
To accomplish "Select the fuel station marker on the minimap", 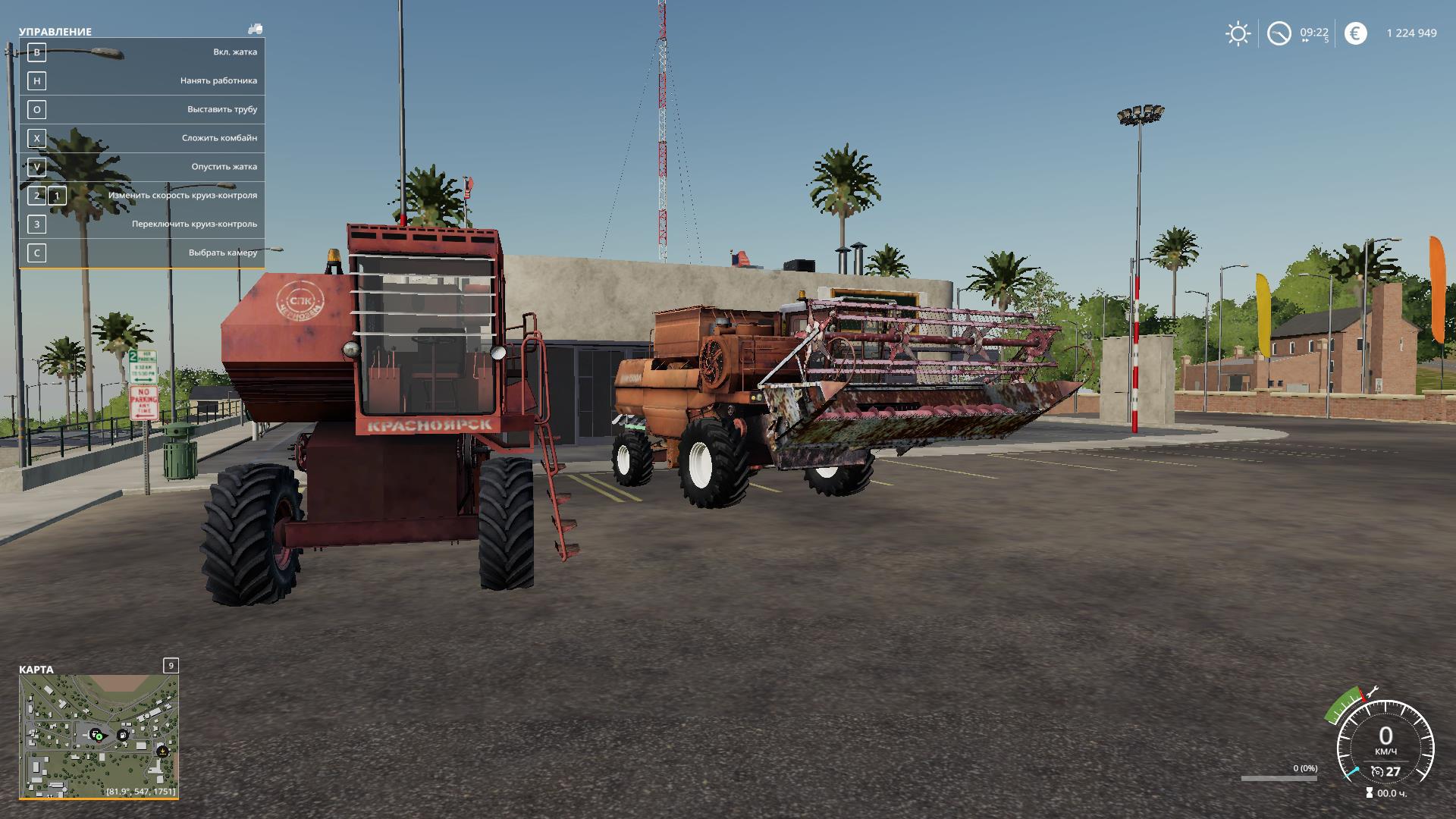I will [x=122, y=735].
